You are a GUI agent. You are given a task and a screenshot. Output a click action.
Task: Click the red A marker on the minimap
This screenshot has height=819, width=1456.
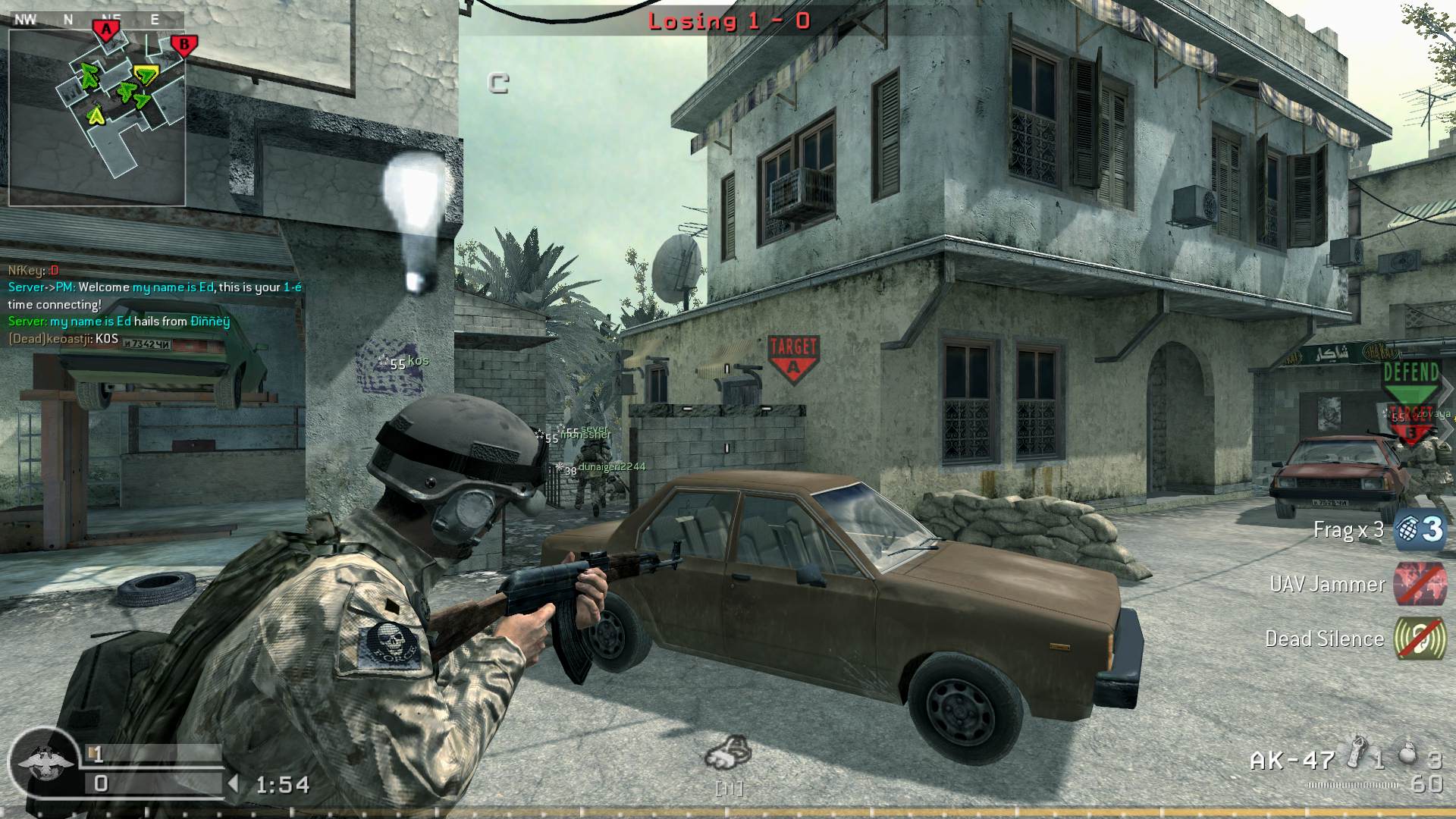(107, 28)
